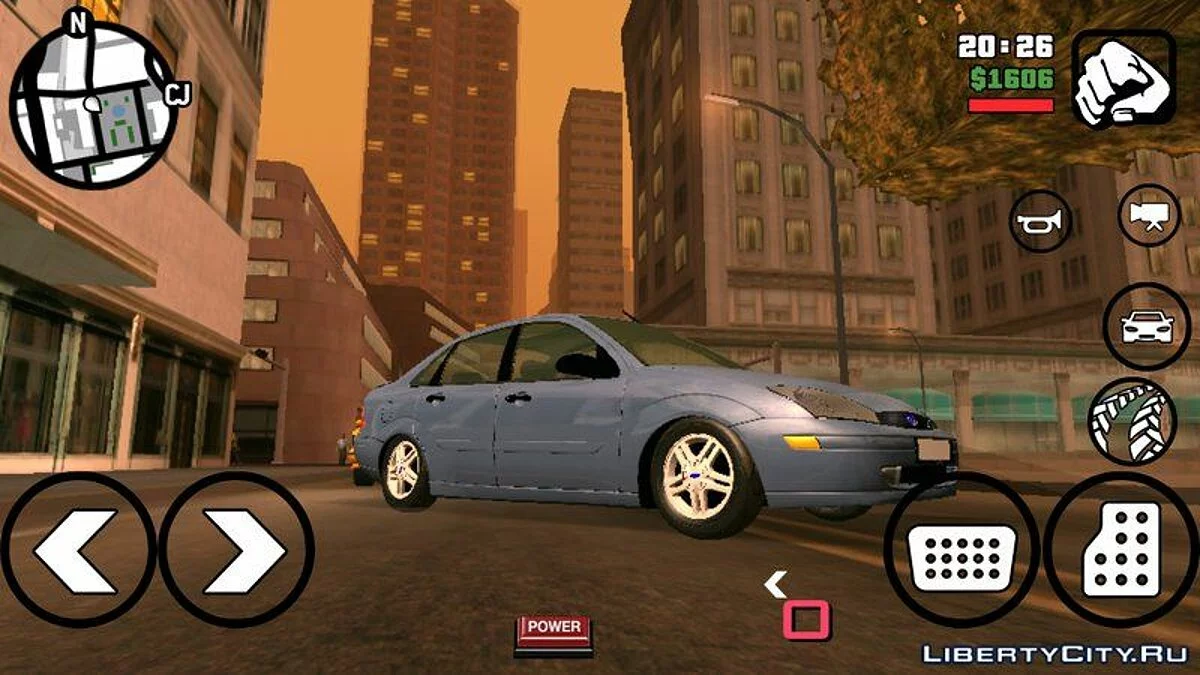This screenshot has height=675, width=1200.
Task: Activate the handbrake tire-track button
Action: (x=1132, y=421)
